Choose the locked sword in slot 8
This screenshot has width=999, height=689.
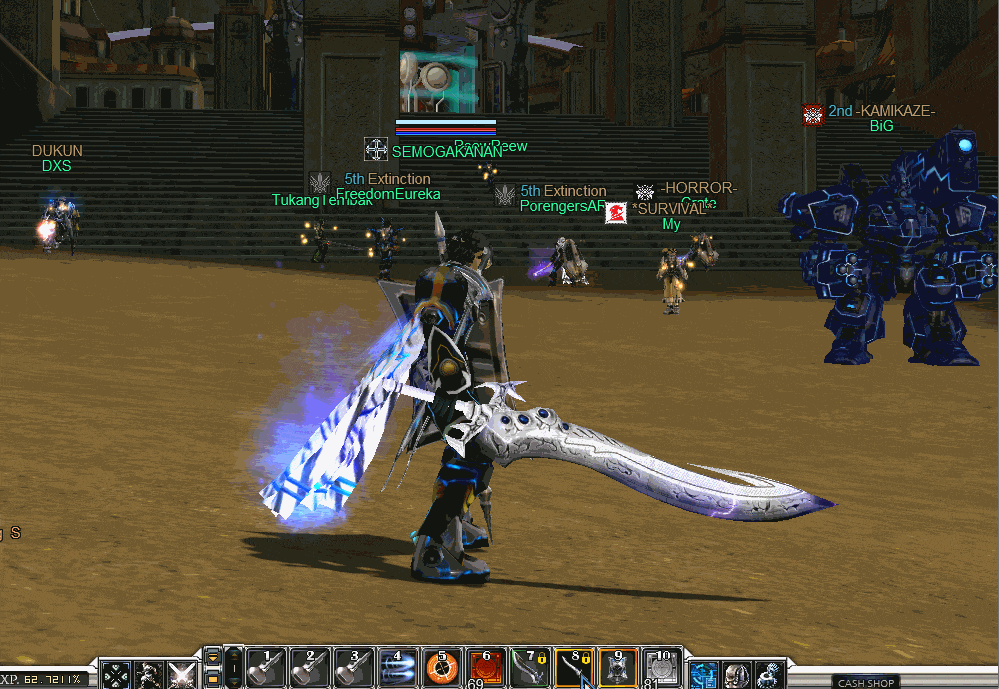click(x=573, y=668)
